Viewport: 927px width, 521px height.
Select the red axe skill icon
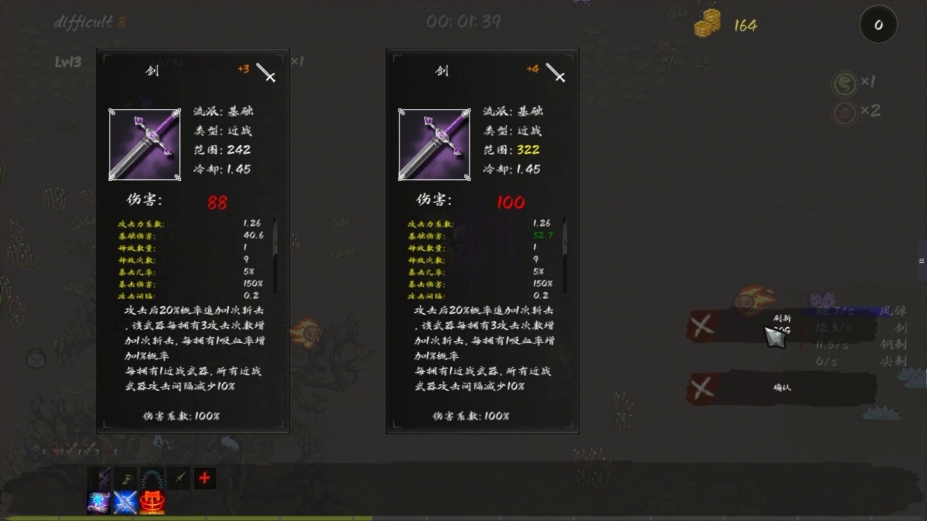click(152, 502)
